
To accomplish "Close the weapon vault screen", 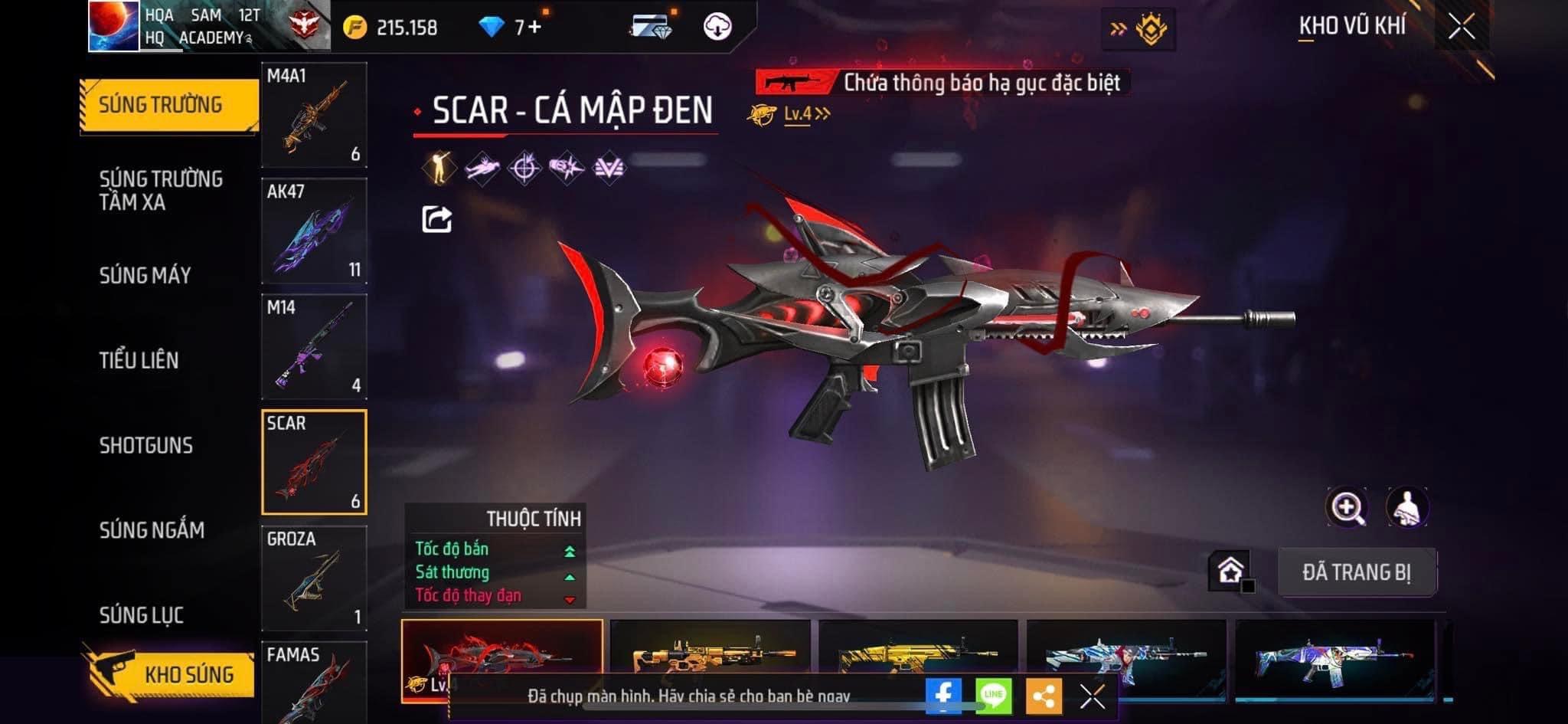I will pos(1461,28).
